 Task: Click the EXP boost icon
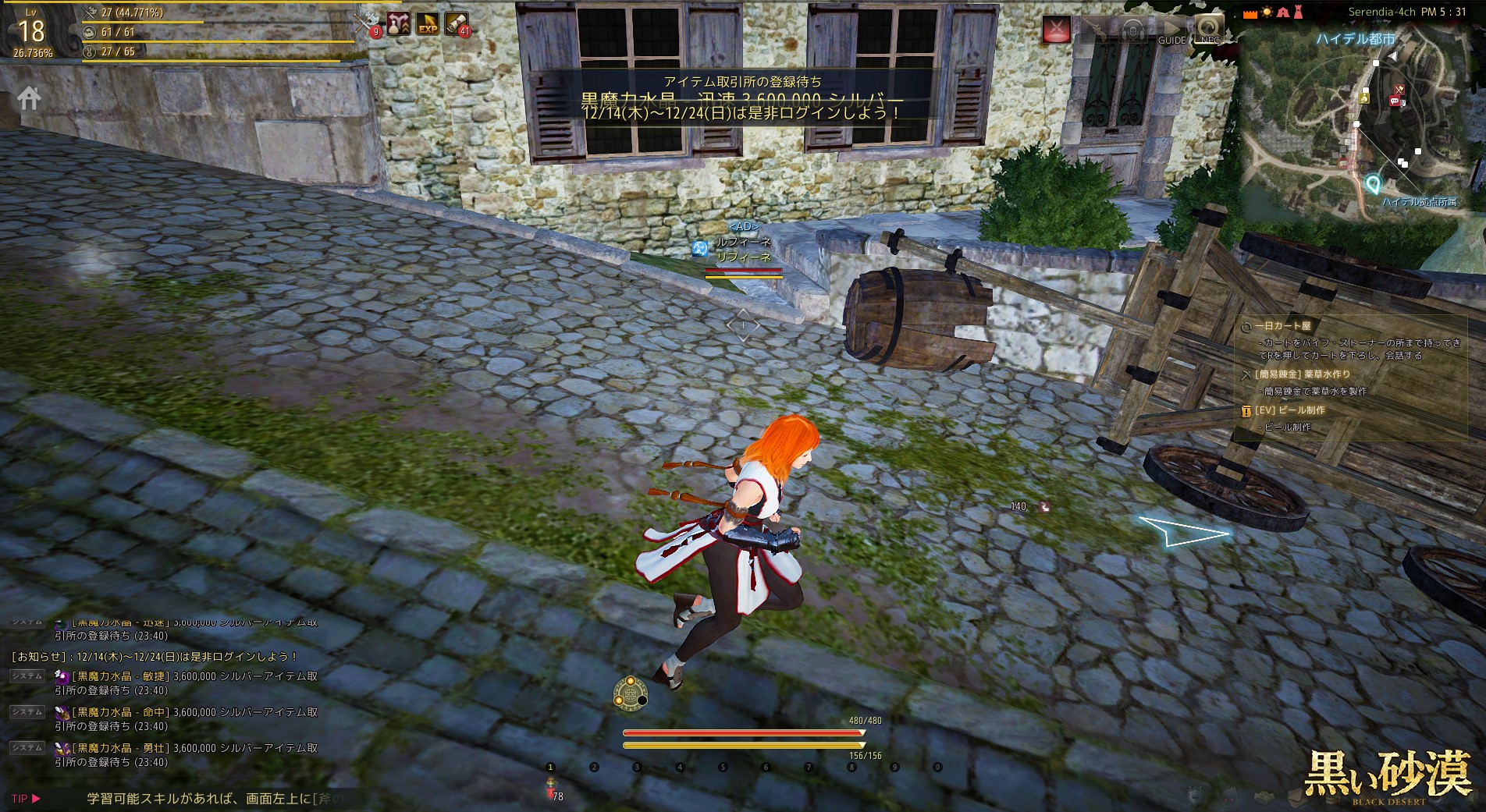428,24
